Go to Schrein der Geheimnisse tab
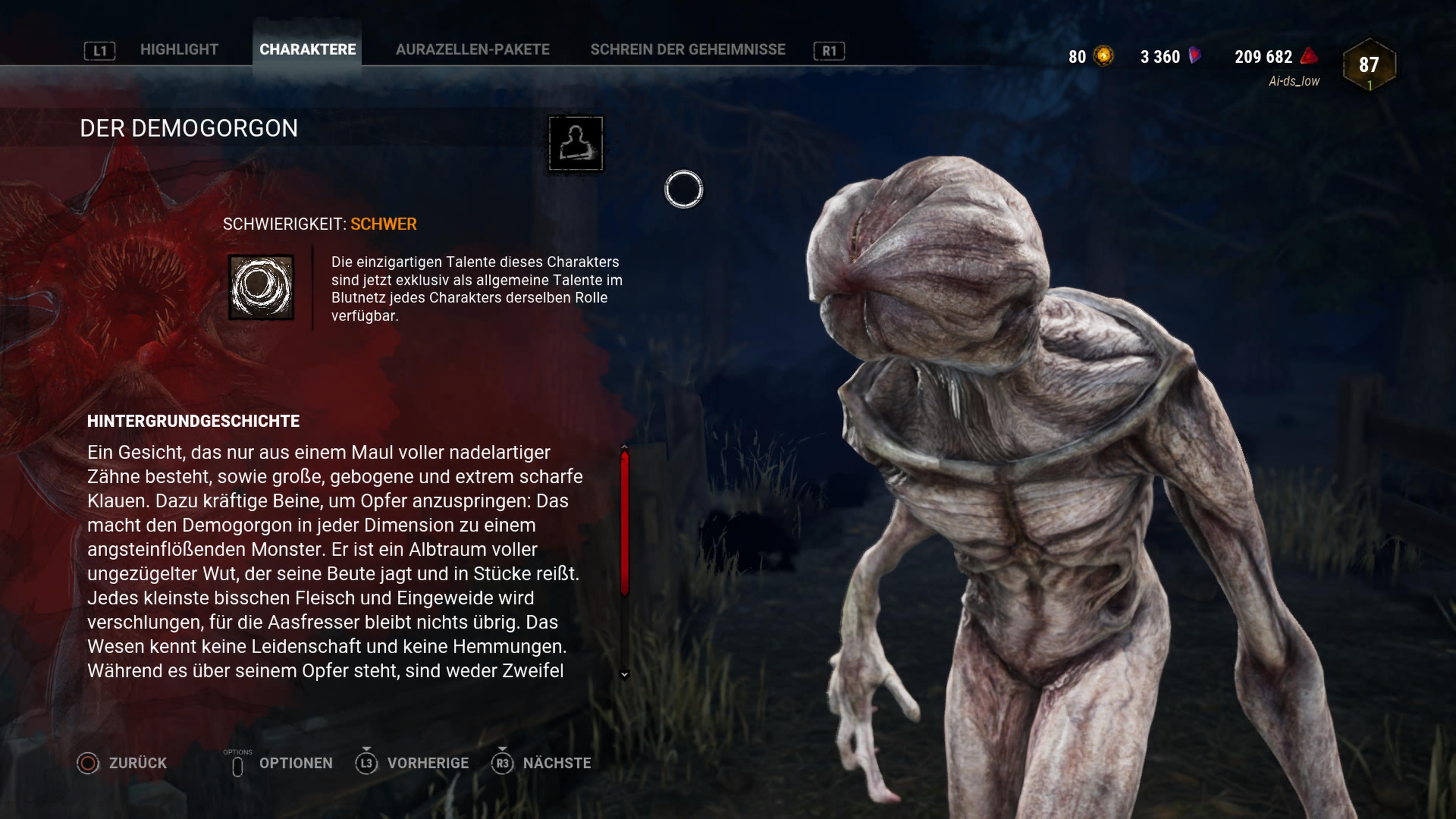 coord(687,50)
